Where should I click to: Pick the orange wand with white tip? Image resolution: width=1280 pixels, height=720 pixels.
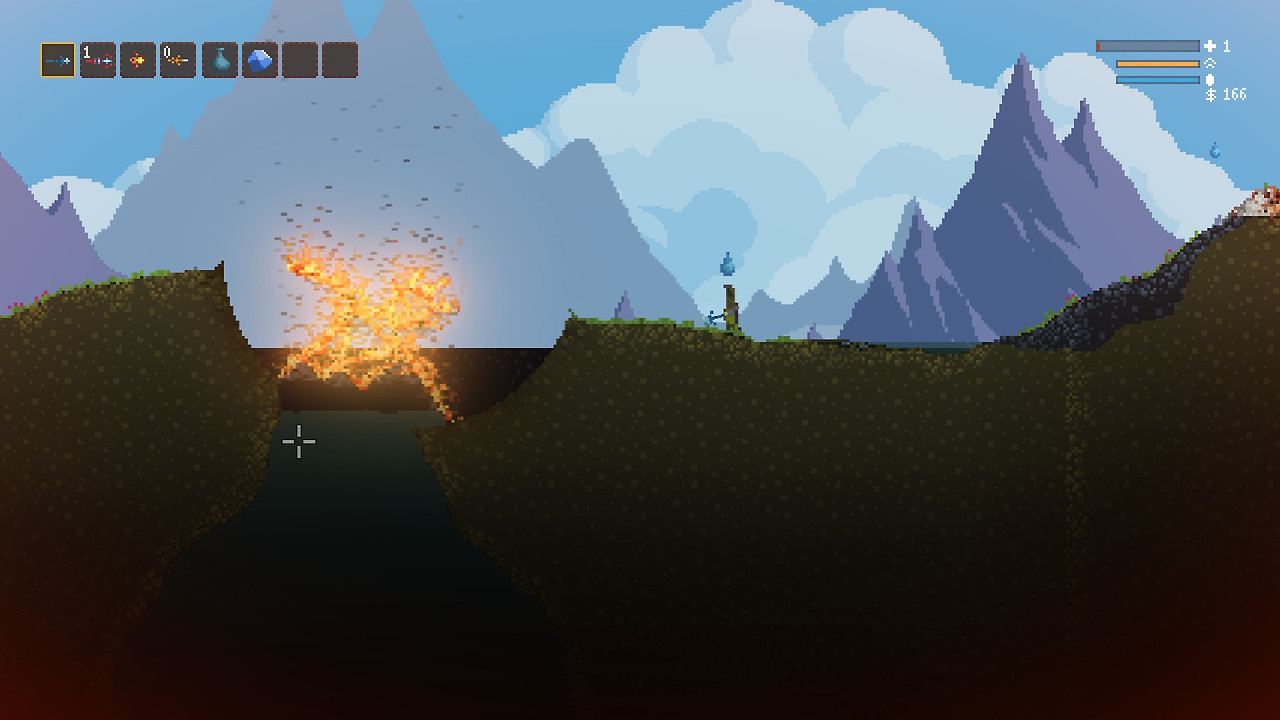pyautogui.click(x=178, y=60)
